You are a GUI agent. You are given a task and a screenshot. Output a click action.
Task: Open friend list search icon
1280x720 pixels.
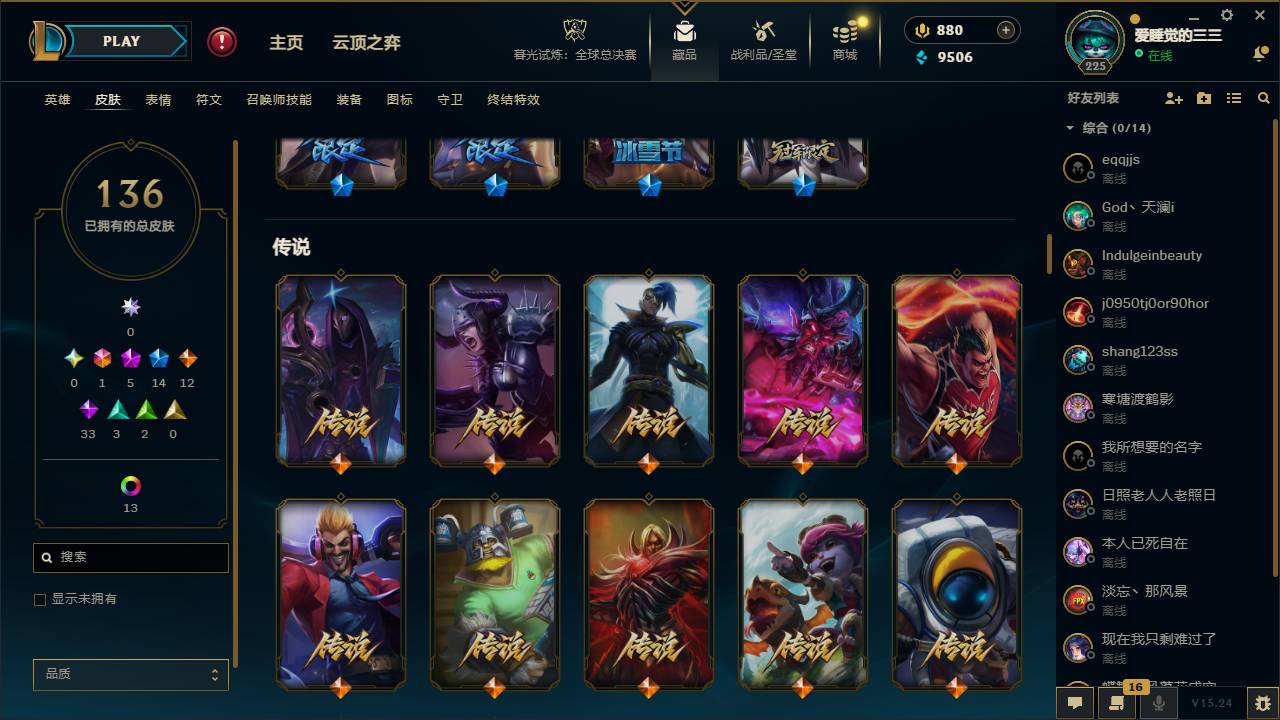point(1263,98)
